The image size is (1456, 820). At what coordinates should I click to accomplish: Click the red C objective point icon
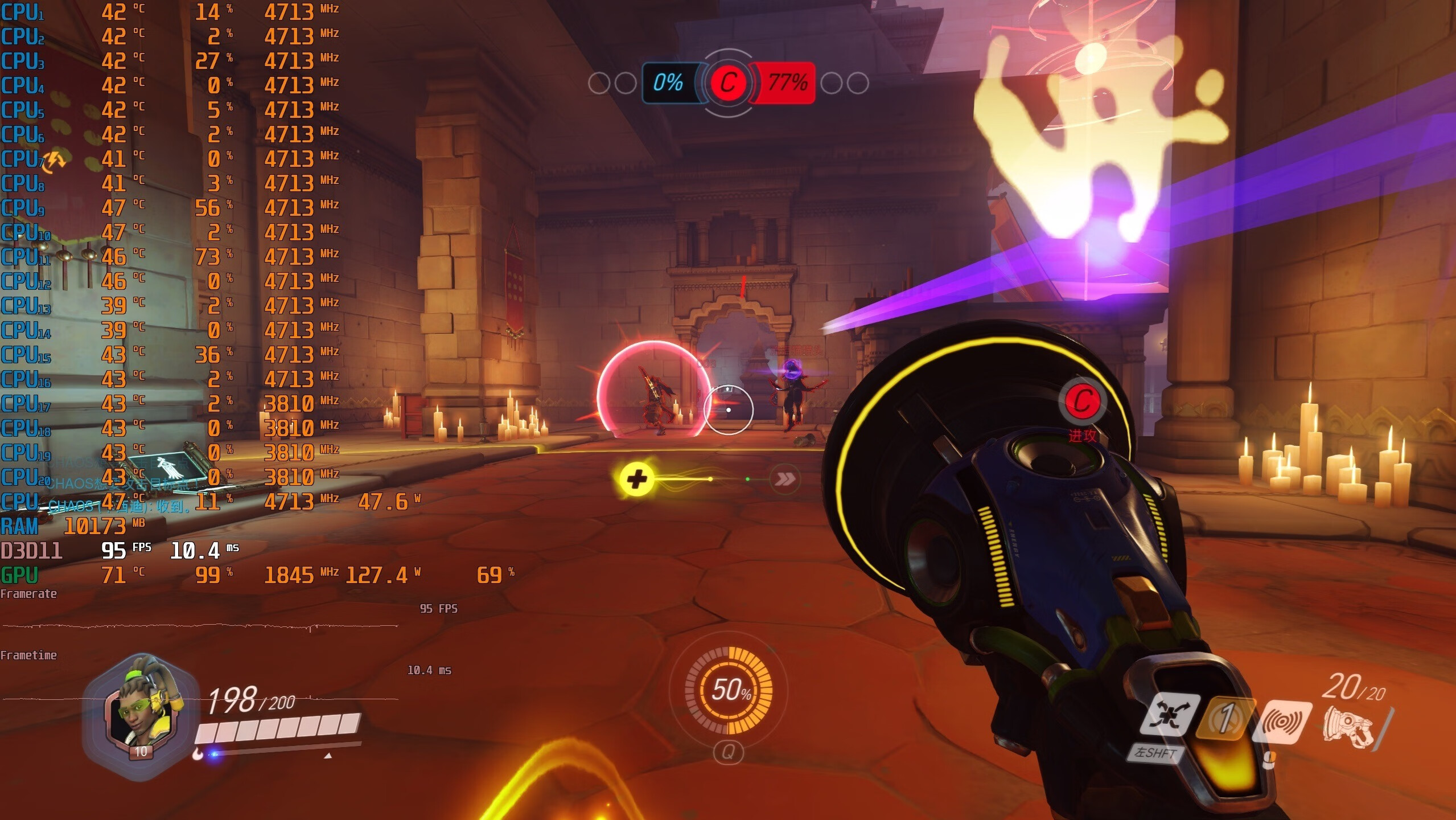click(728, 83)
